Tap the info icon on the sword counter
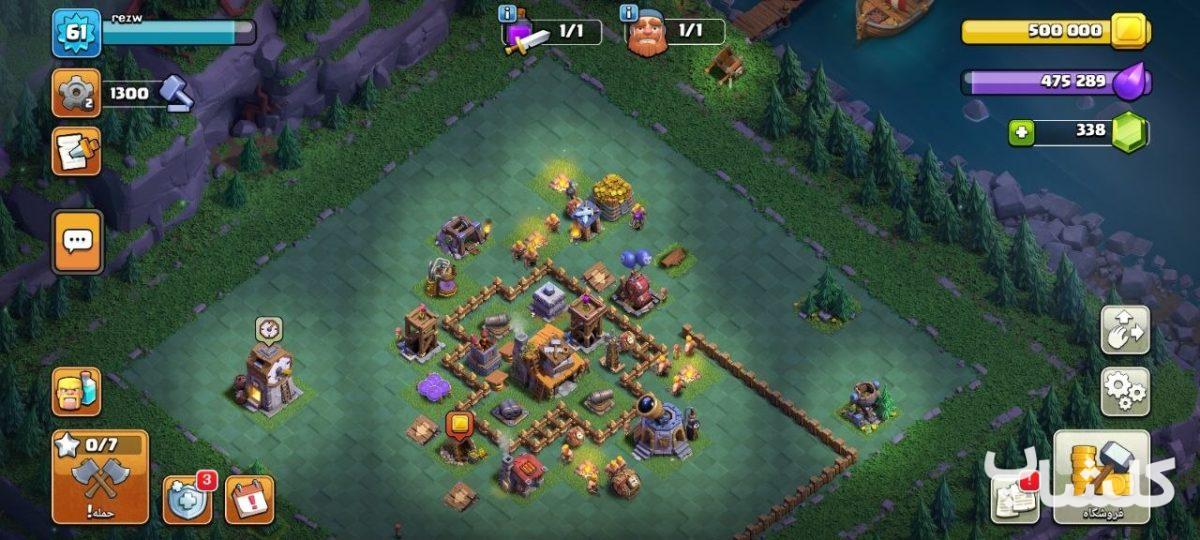1200x540 pixels. (x=508, y=14)
